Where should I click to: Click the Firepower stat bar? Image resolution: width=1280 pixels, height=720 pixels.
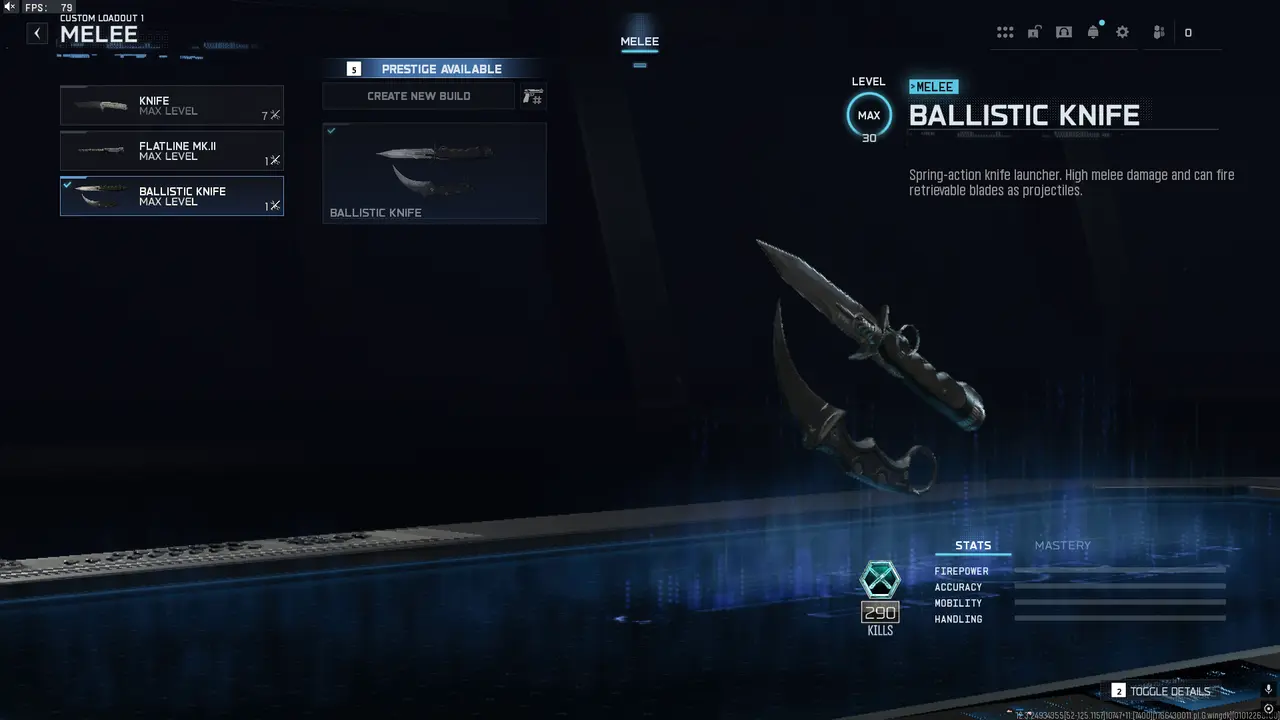point(1120,570)
